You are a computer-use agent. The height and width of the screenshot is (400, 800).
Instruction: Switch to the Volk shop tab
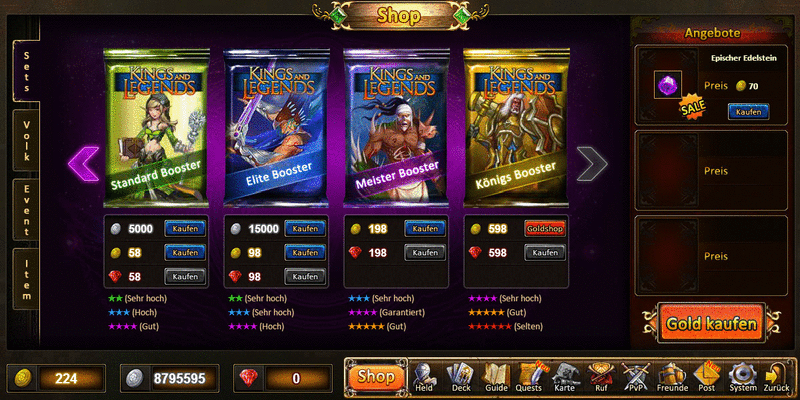point(26,141)
